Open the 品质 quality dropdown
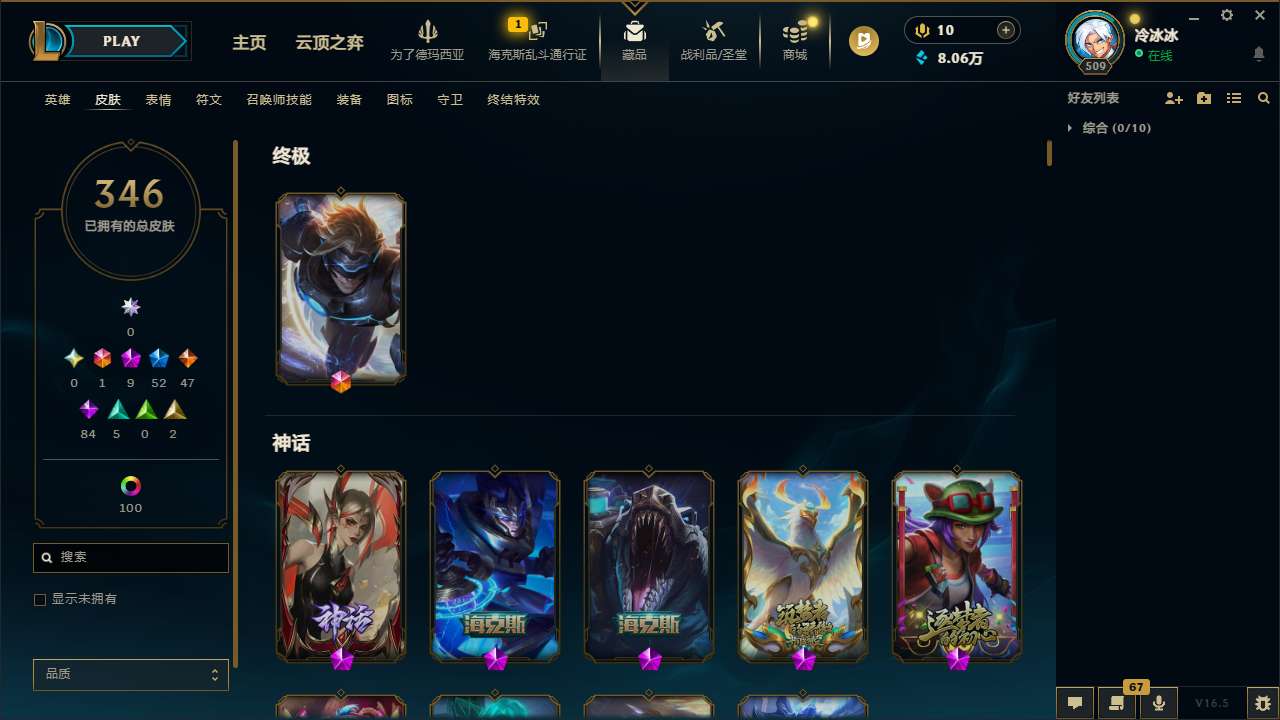The image size is (1280, 720). 130,674
